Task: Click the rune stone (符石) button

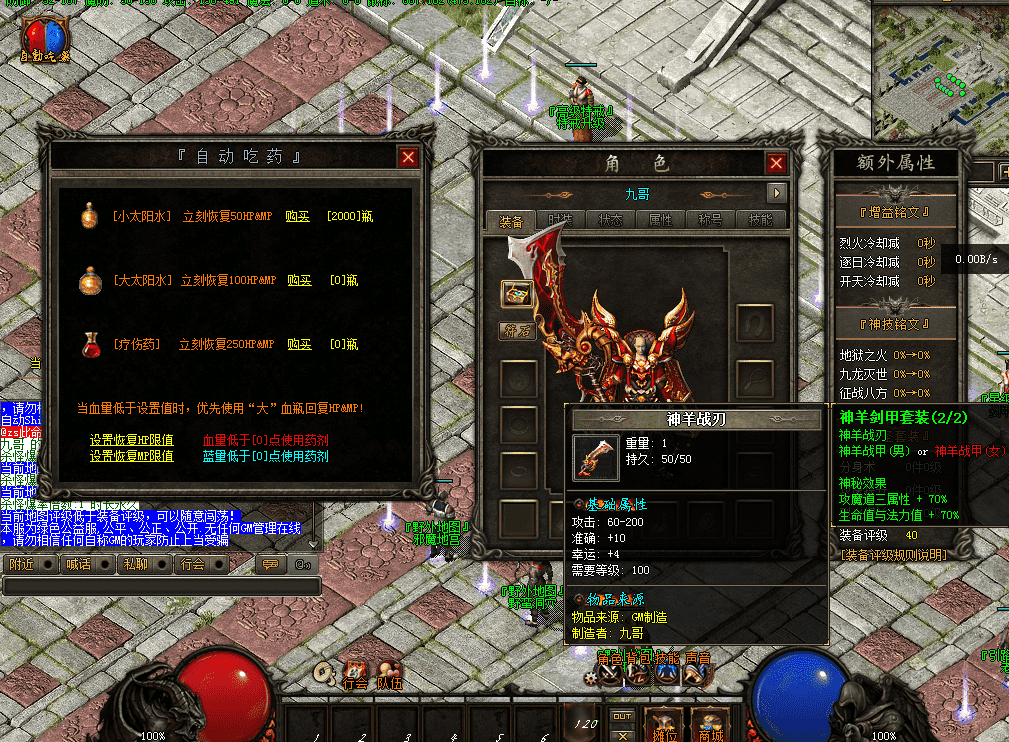Action: tap(517, 329)
